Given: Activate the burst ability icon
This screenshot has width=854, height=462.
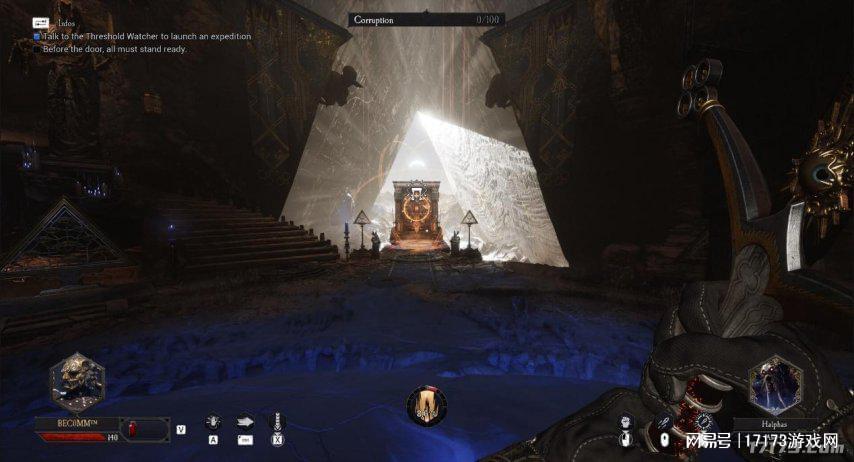Looking at the screenshot, I should 213,422.
